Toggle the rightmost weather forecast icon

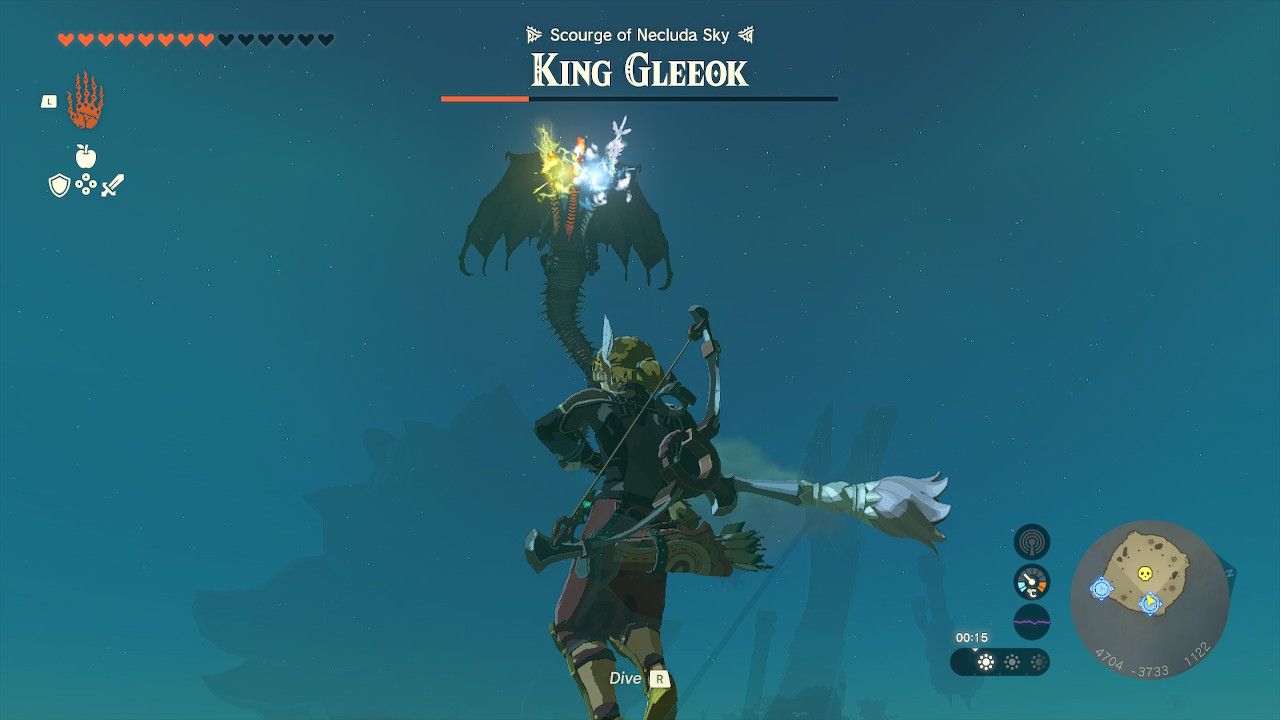pos(1039,661)
